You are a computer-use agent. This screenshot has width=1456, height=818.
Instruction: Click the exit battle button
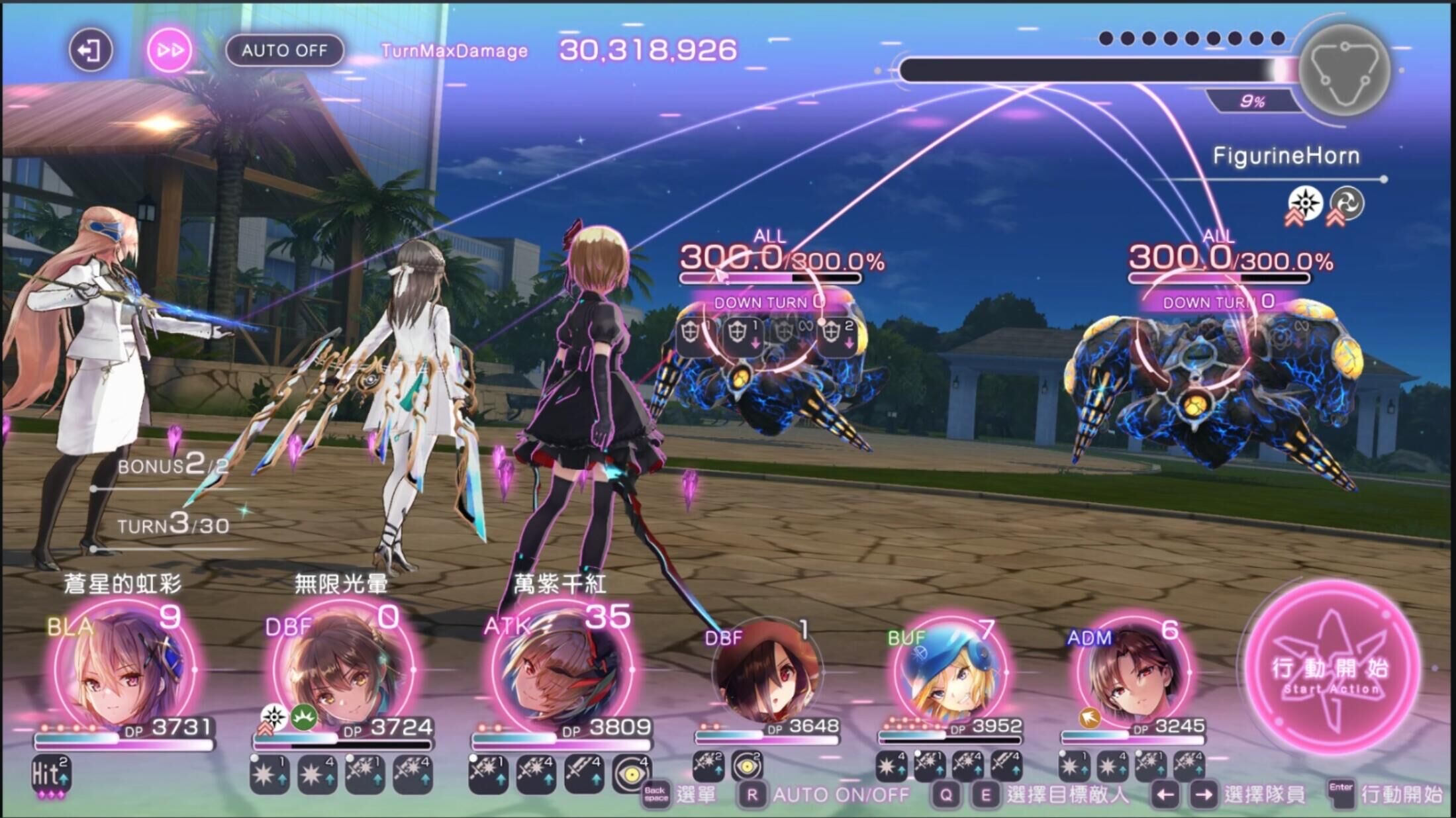point(90,50)
